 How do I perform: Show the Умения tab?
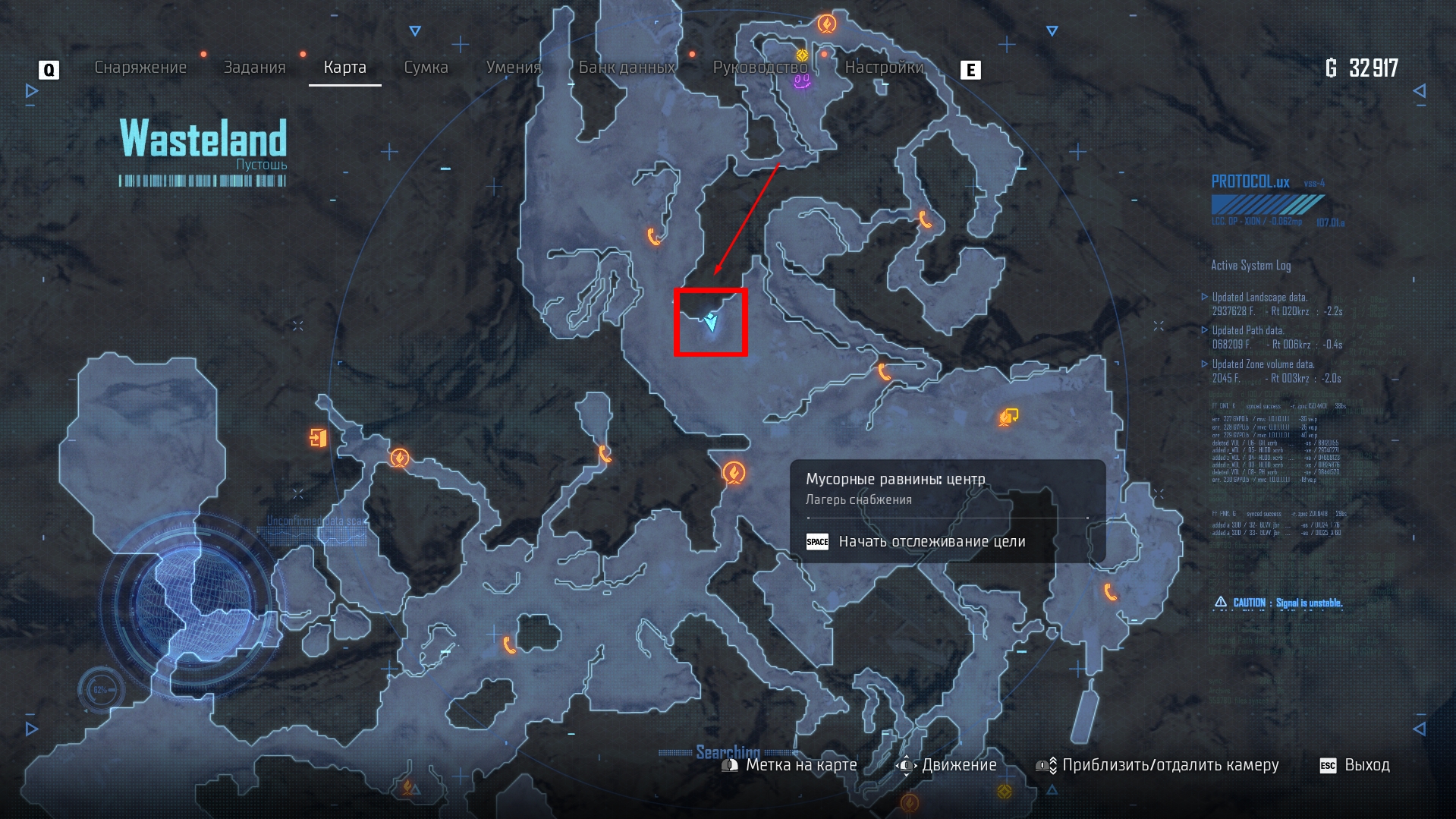click(x=513, y=68)
